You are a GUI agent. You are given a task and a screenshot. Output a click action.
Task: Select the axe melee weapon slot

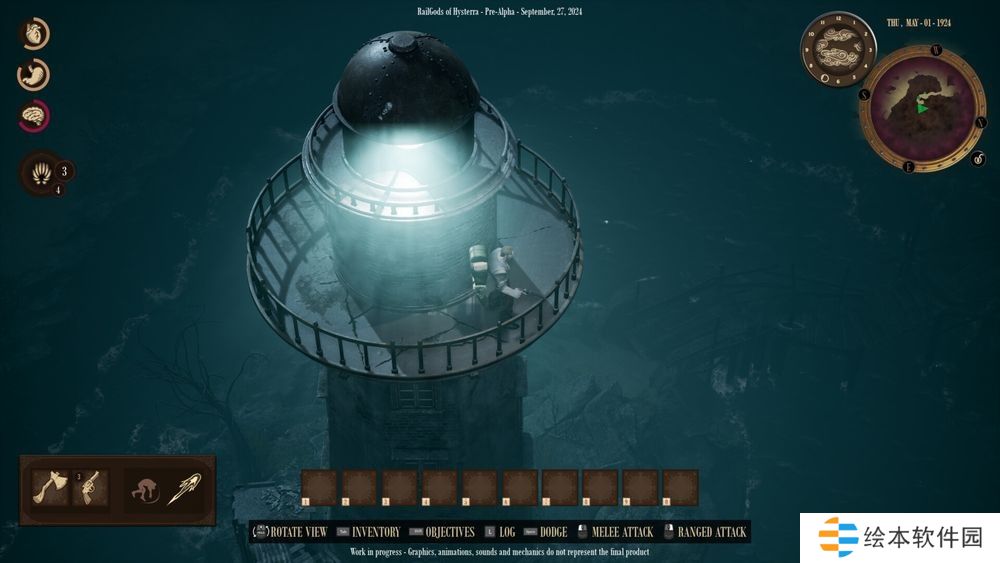(x=50, y=487)
